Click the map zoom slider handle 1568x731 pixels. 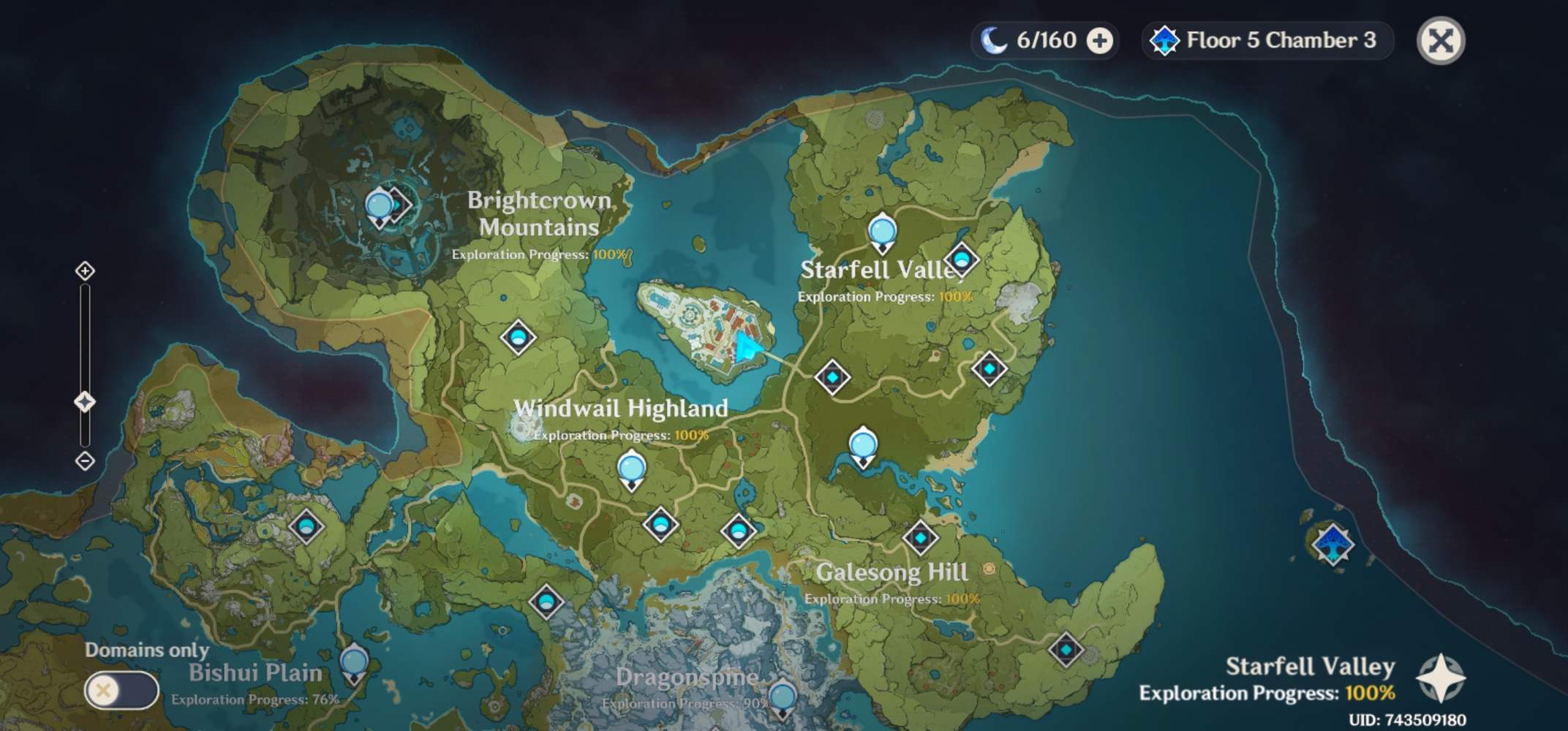[x=85, y=402]
